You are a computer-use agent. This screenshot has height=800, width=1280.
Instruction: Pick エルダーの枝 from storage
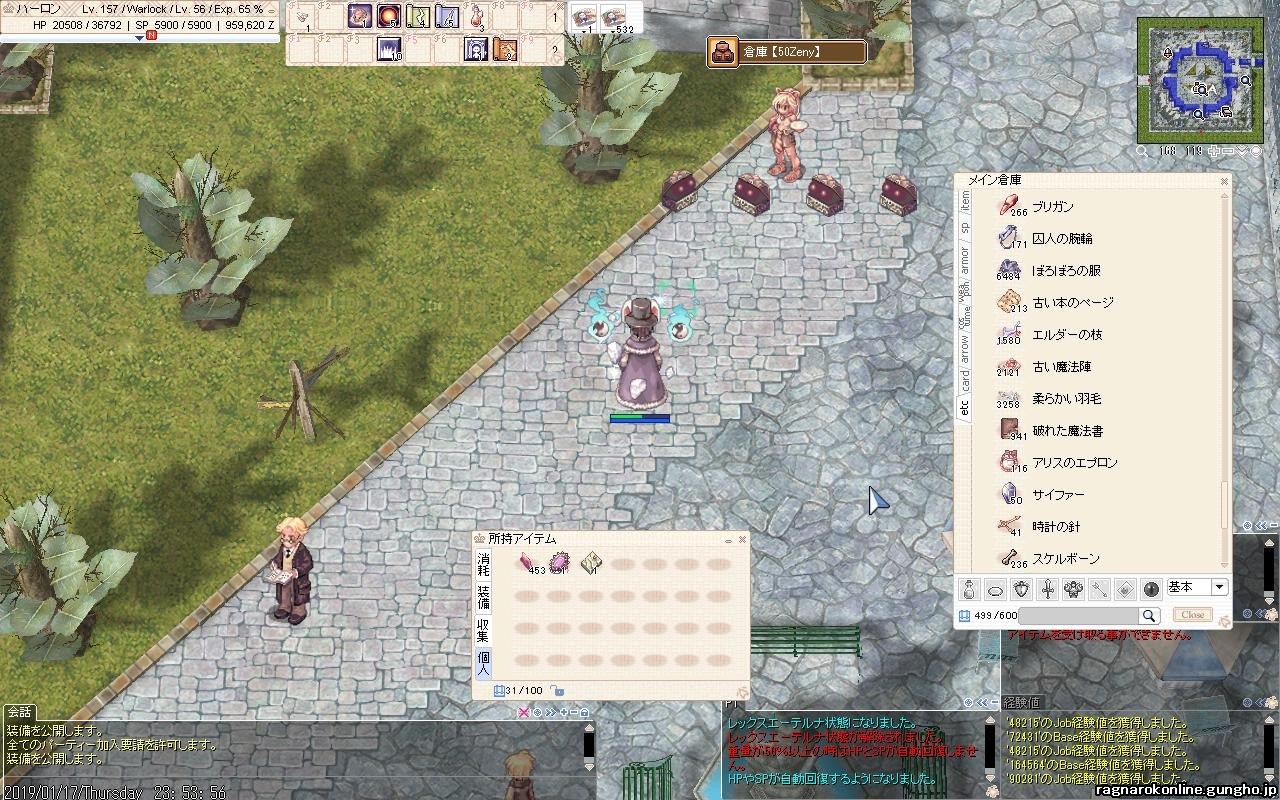(x=1066, y=335)
